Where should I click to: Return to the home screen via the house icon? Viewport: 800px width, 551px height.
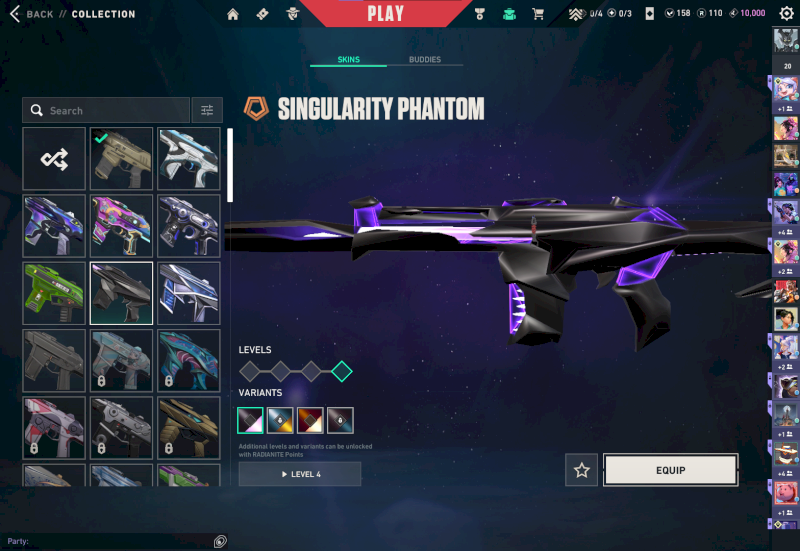[x=233, y=14]
